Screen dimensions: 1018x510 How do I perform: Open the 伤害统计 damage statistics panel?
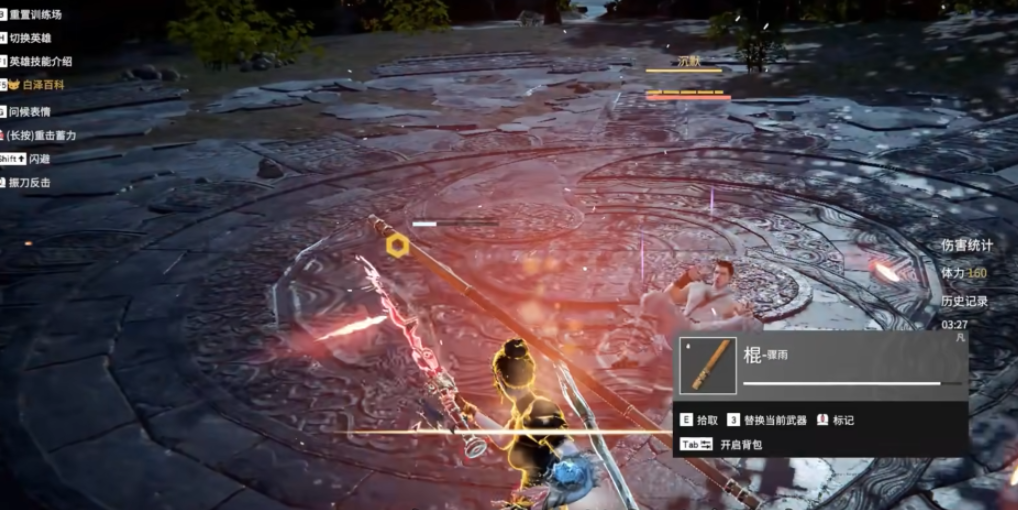point(967,245)
